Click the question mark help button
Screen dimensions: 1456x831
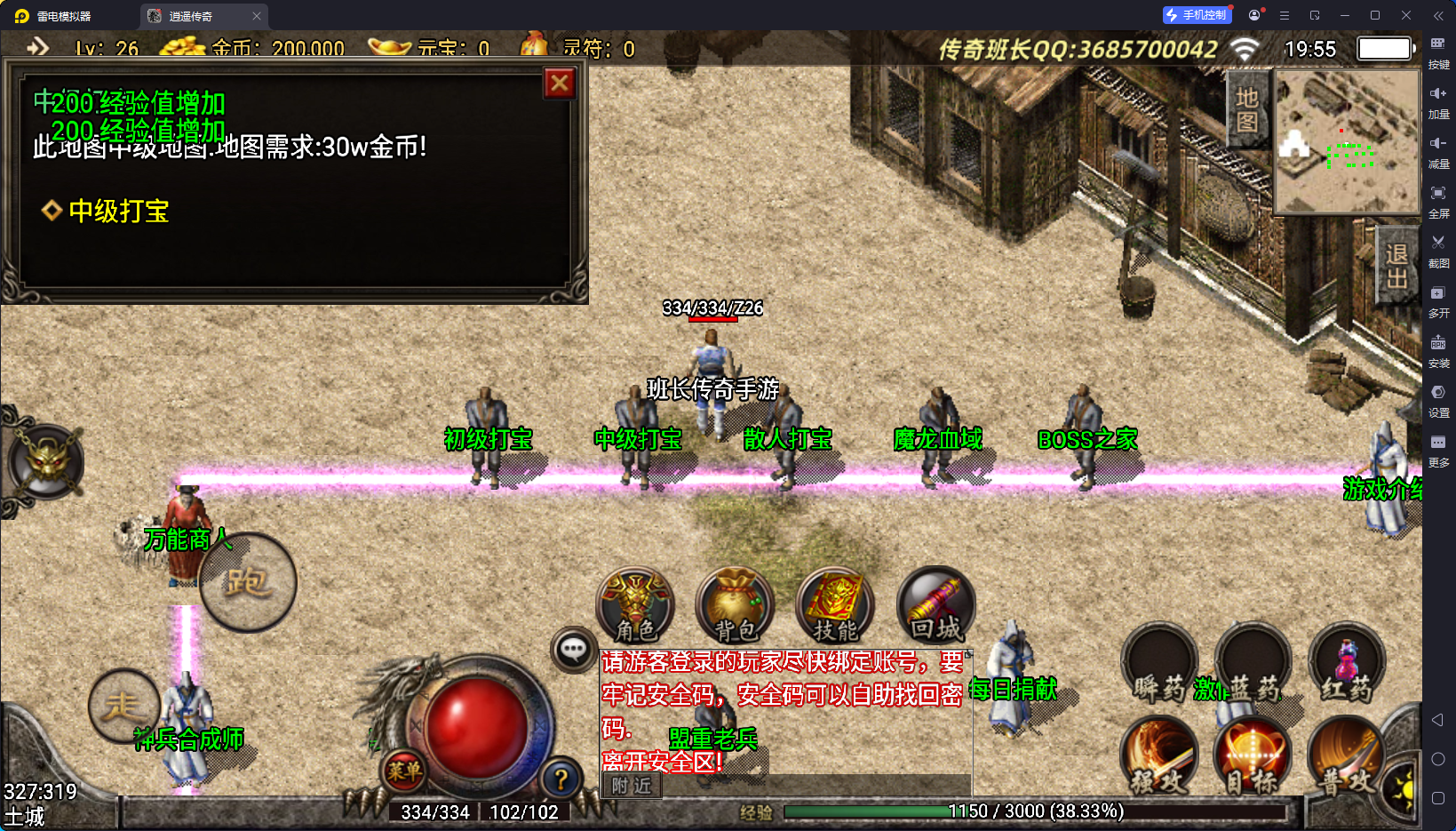561,779
